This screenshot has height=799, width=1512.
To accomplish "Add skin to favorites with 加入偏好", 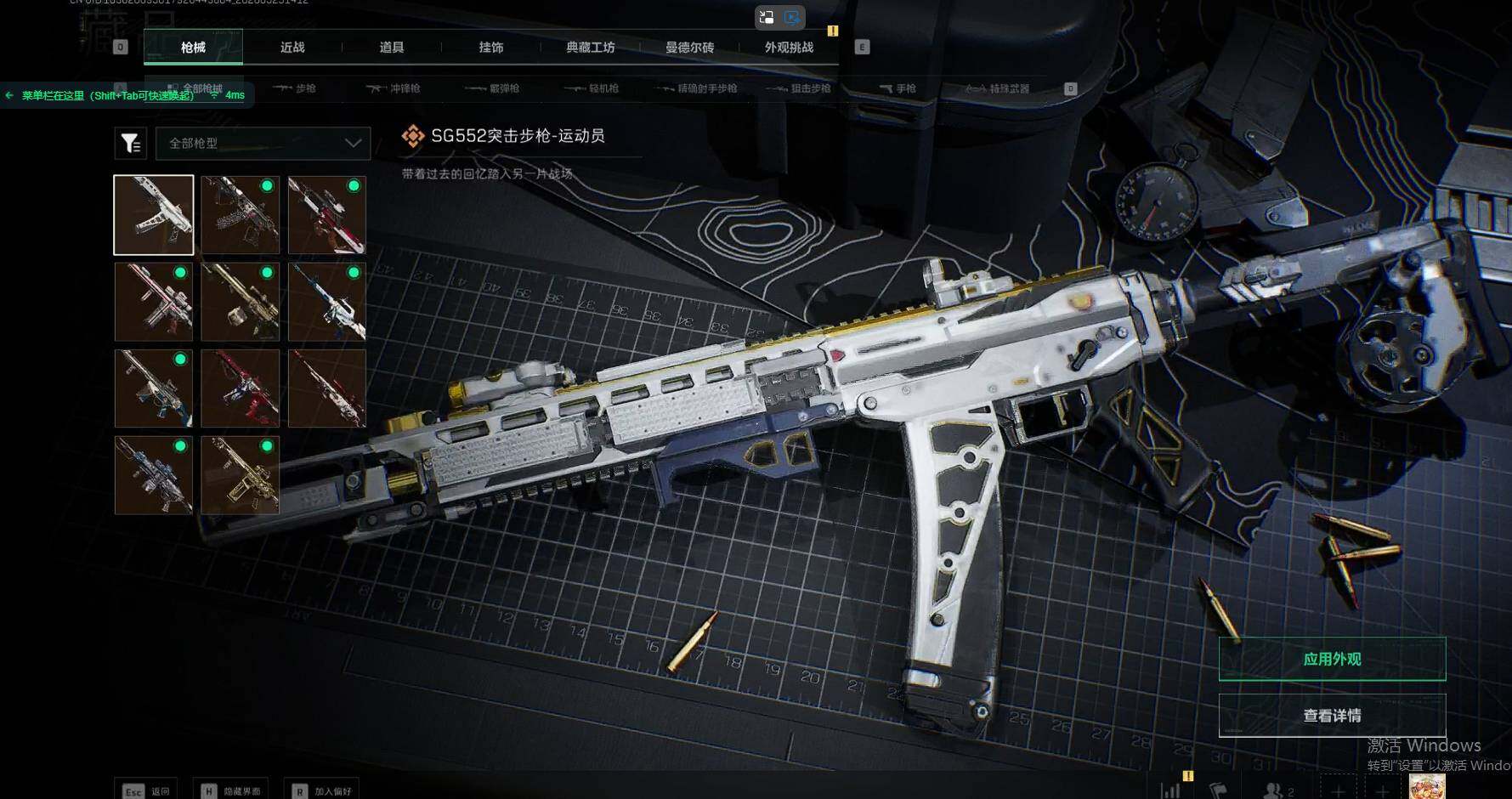I will tap(322, 791).
